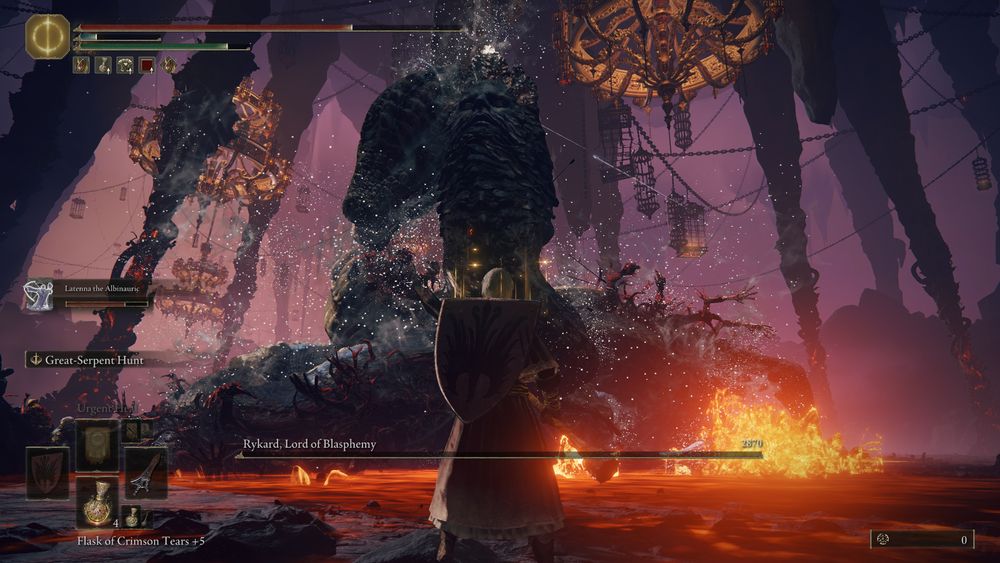Click the golden Great Rune icon
The image size is (1000, 563).
tap(46, 36)
